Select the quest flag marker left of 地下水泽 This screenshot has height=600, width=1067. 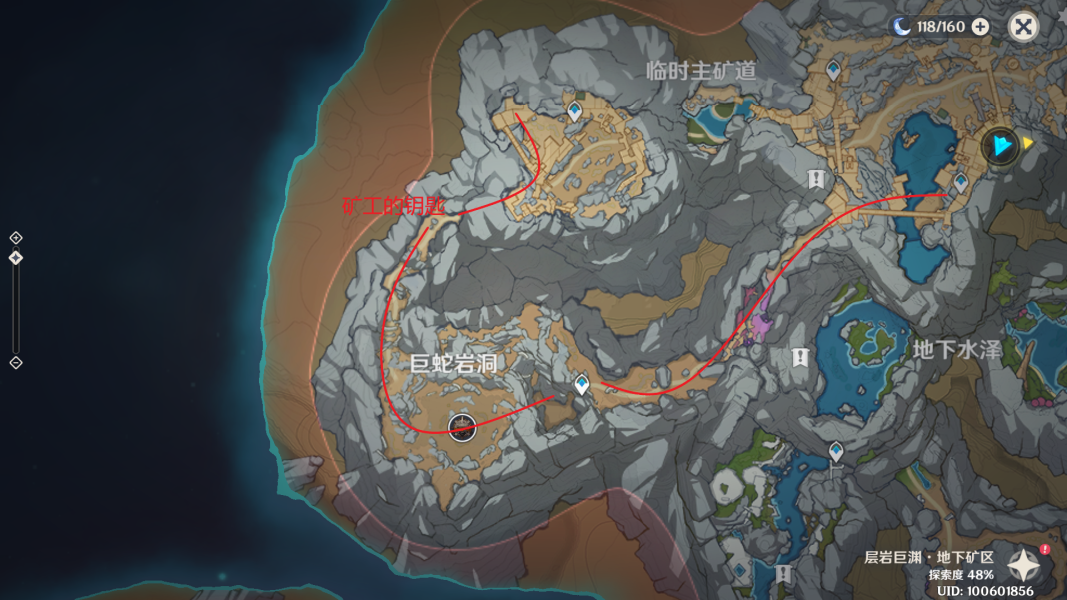point(799,357)
